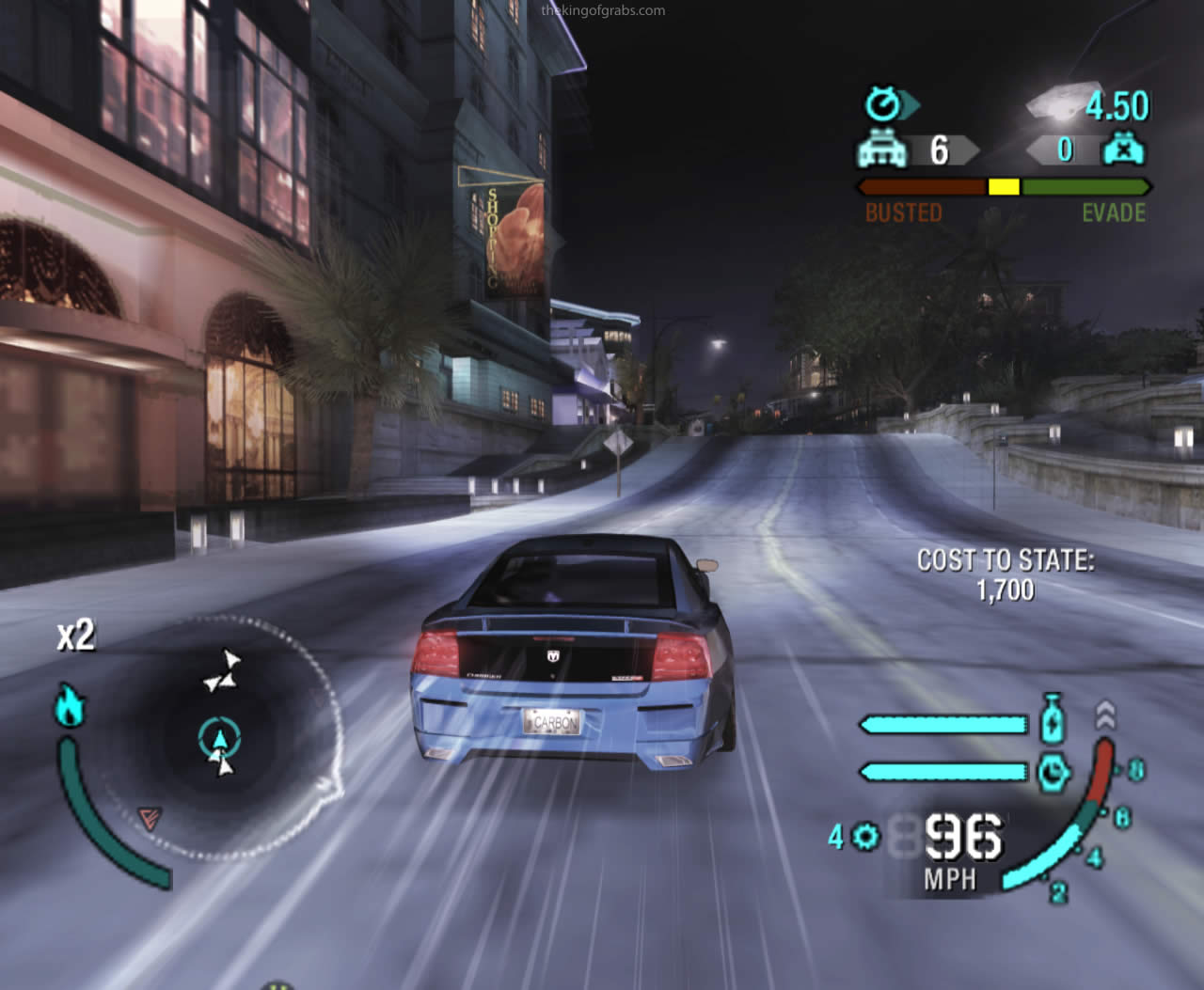Select the gear indicator cog icon
Image resolution: width=1204 pixels, height=990 pixels.
[x=865, y=836]
